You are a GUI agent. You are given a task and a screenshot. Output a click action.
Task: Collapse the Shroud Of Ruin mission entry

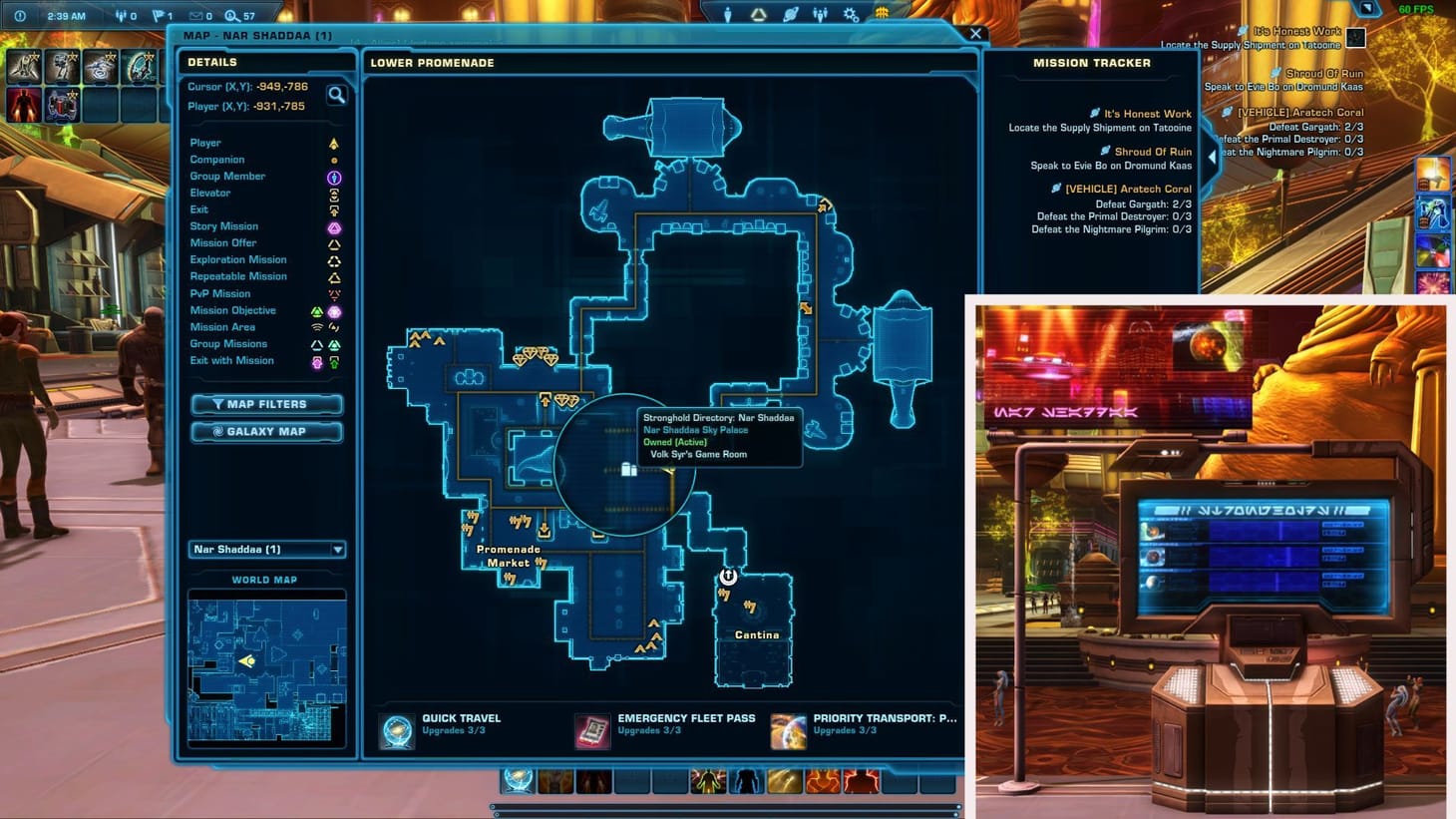point(1152,152)
